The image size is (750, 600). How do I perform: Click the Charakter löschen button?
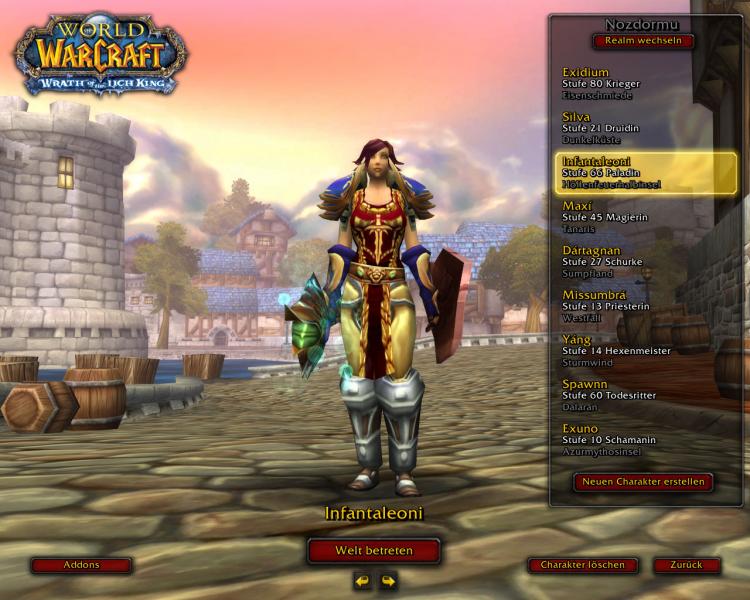583,565
